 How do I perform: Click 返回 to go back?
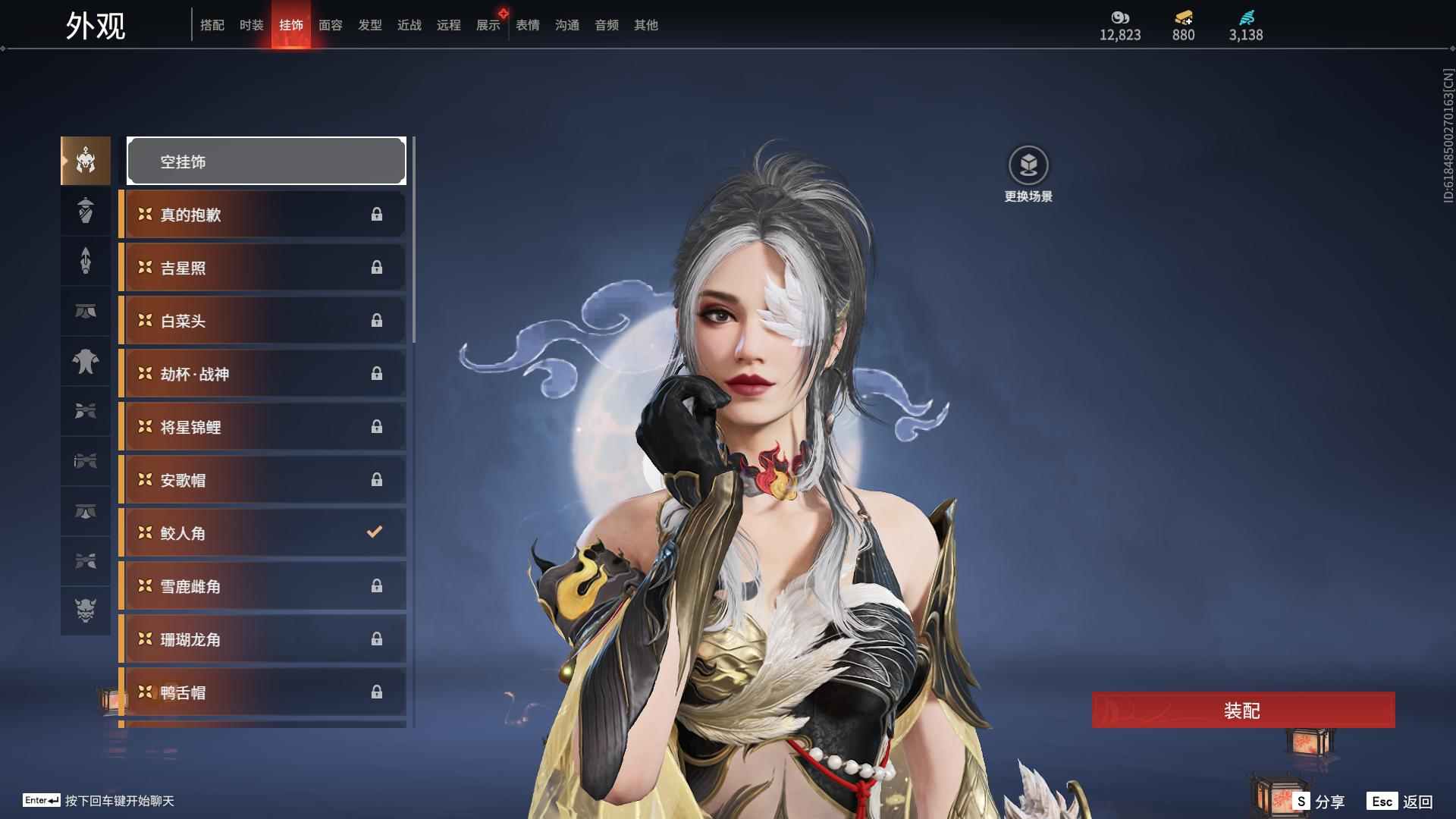tap(1401, 802)
